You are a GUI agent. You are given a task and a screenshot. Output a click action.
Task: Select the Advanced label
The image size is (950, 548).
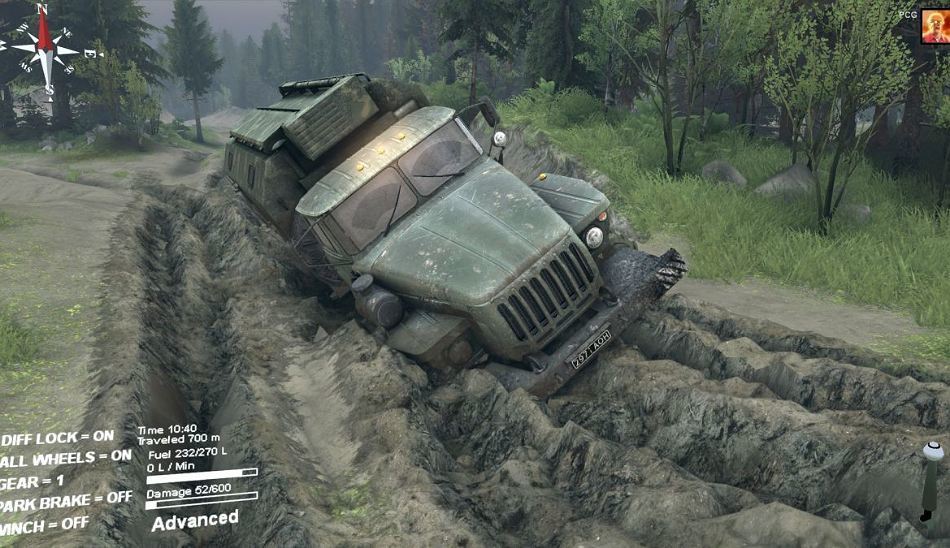point(195,520)
